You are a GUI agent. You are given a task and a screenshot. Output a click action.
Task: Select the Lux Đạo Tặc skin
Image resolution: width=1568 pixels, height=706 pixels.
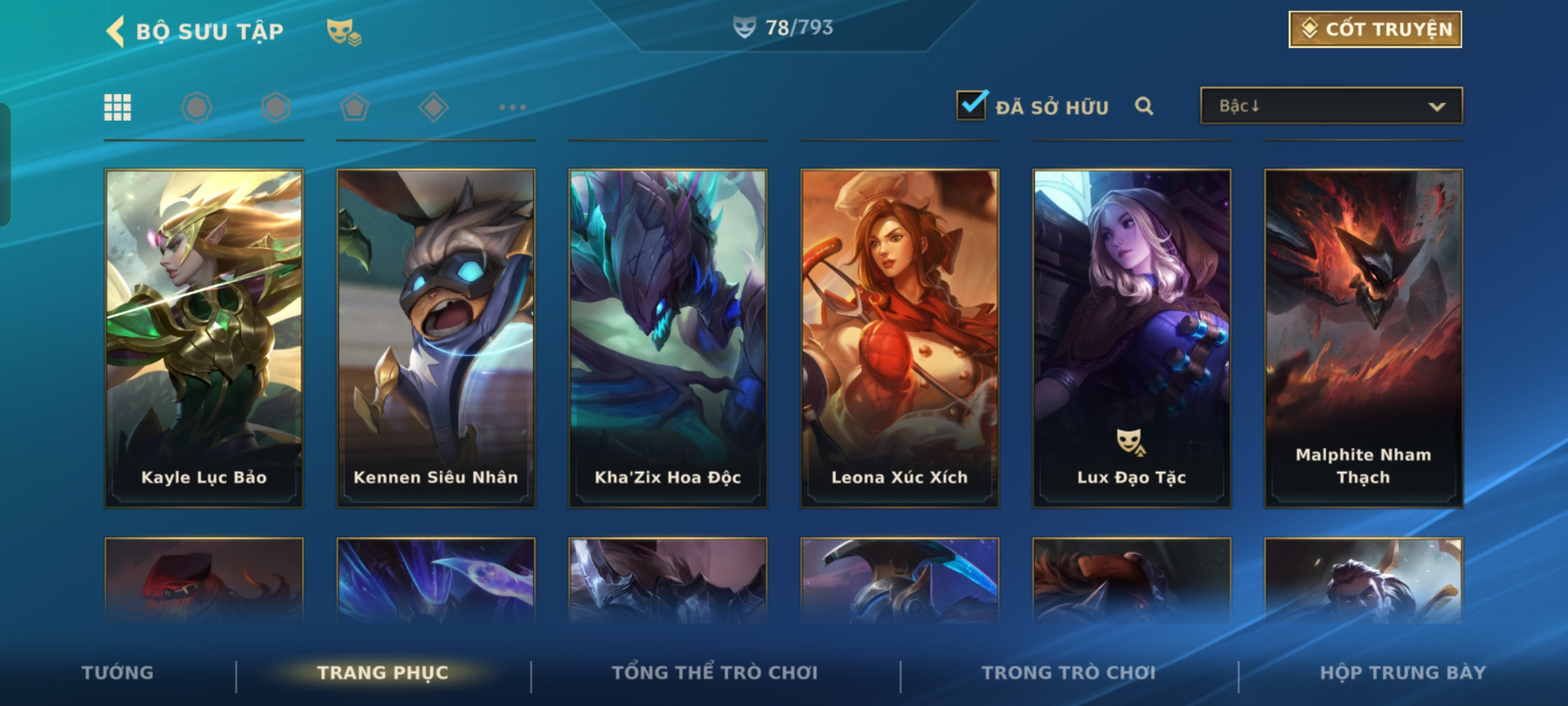pos(1132,338)
